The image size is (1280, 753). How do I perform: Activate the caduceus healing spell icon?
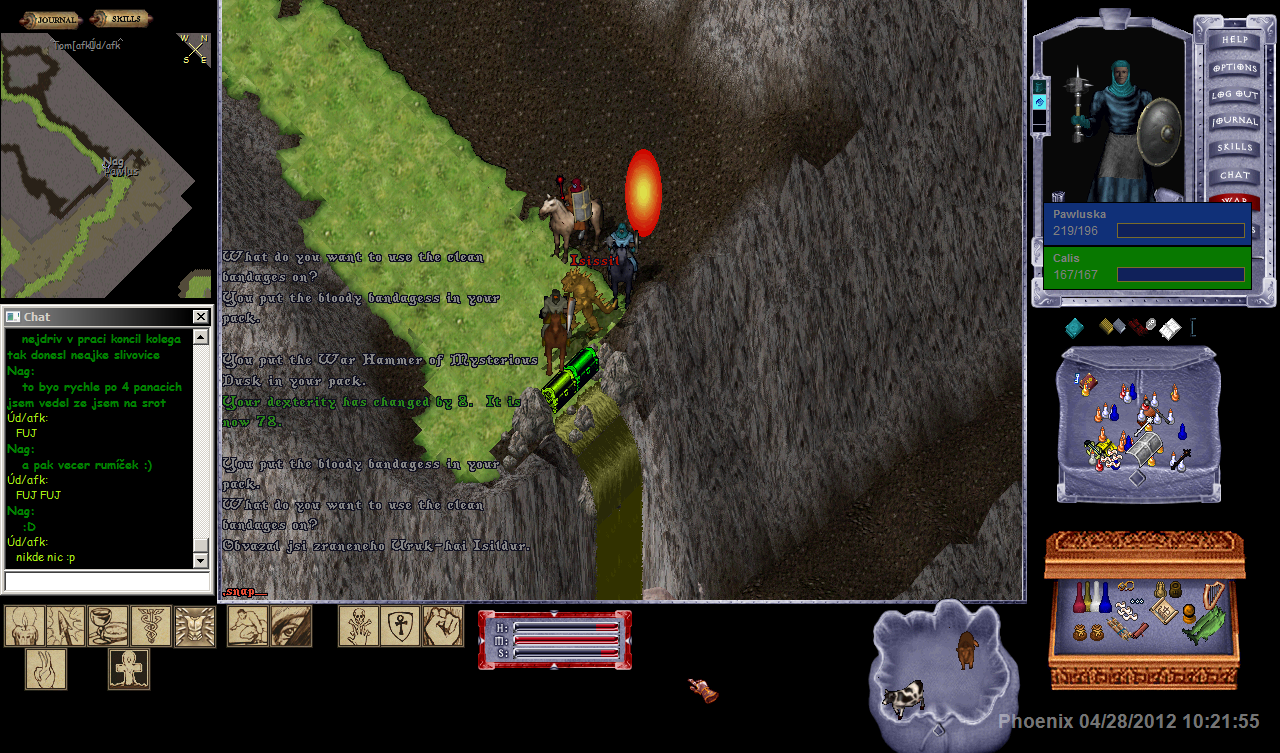click(x=150, y=626)
